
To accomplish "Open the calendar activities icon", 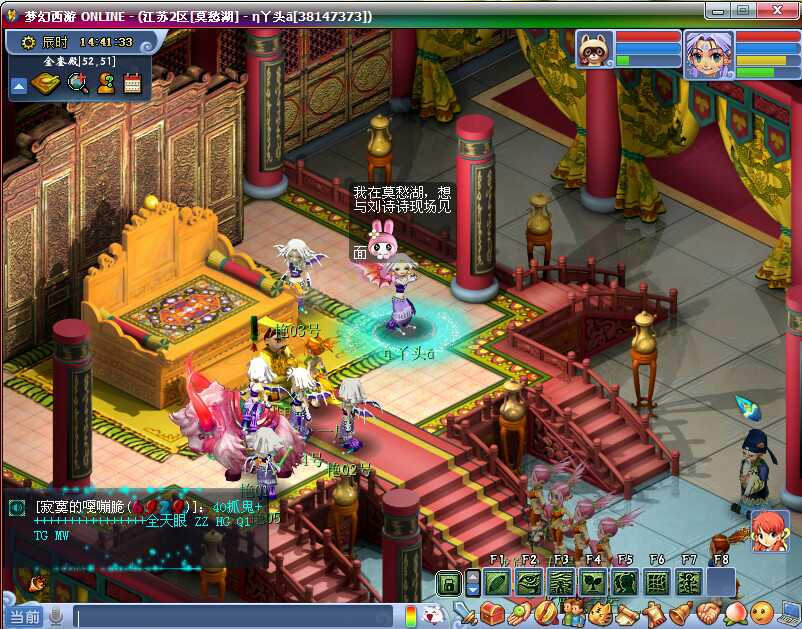I will tap(132, 84).
